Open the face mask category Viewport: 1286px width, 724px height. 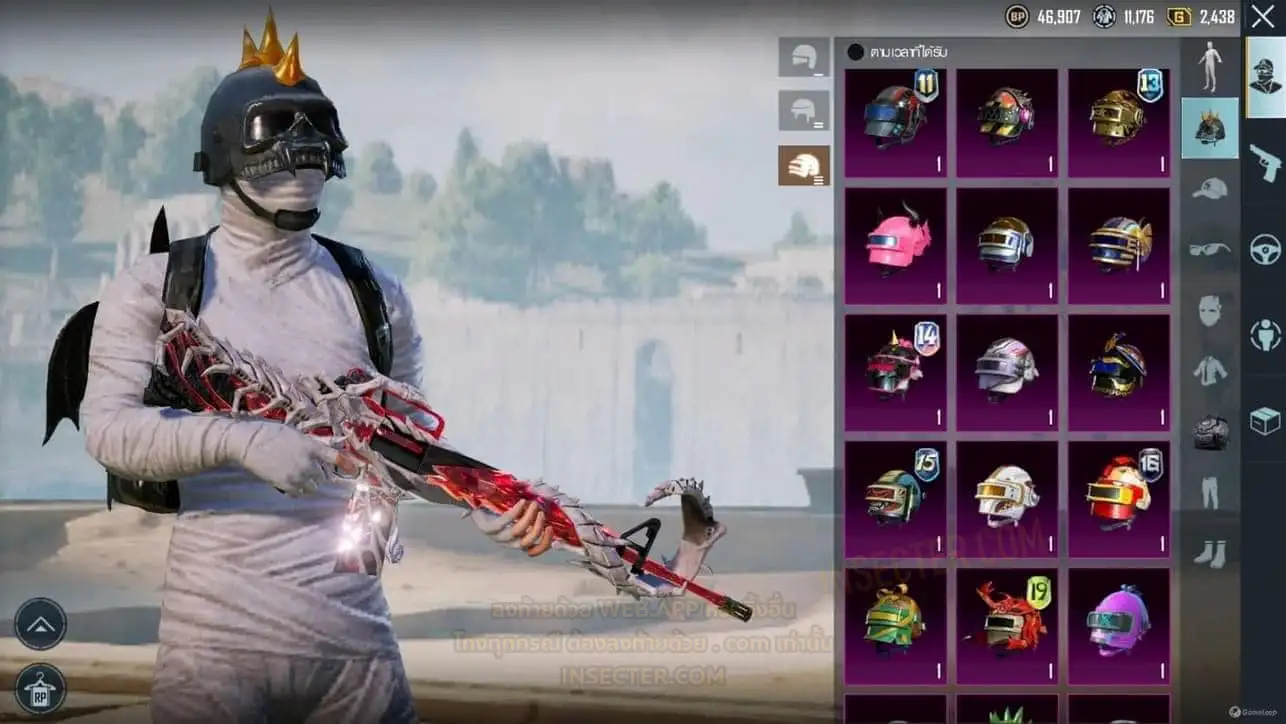[1210, 310]
